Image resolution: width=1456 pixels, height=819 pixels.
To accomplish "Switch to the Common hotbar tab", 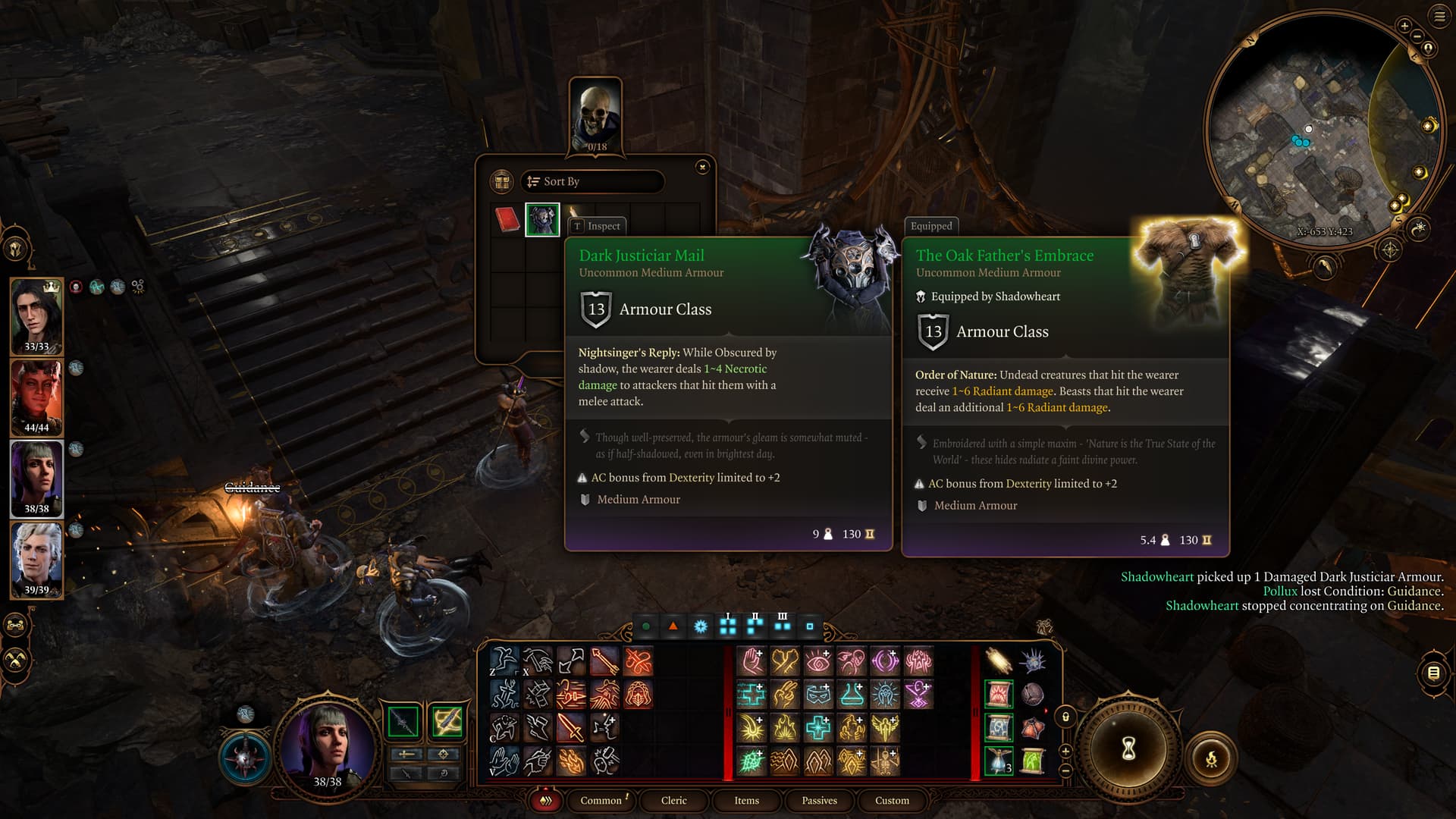I will point(601,801).
